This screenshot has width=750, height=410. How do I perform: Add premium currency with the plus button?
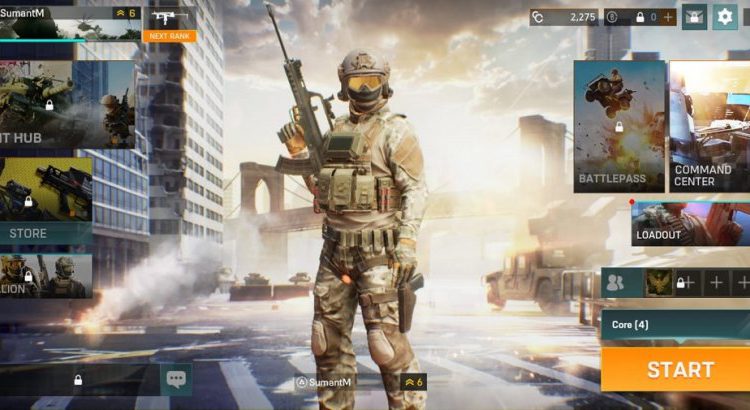click(668, 17)
